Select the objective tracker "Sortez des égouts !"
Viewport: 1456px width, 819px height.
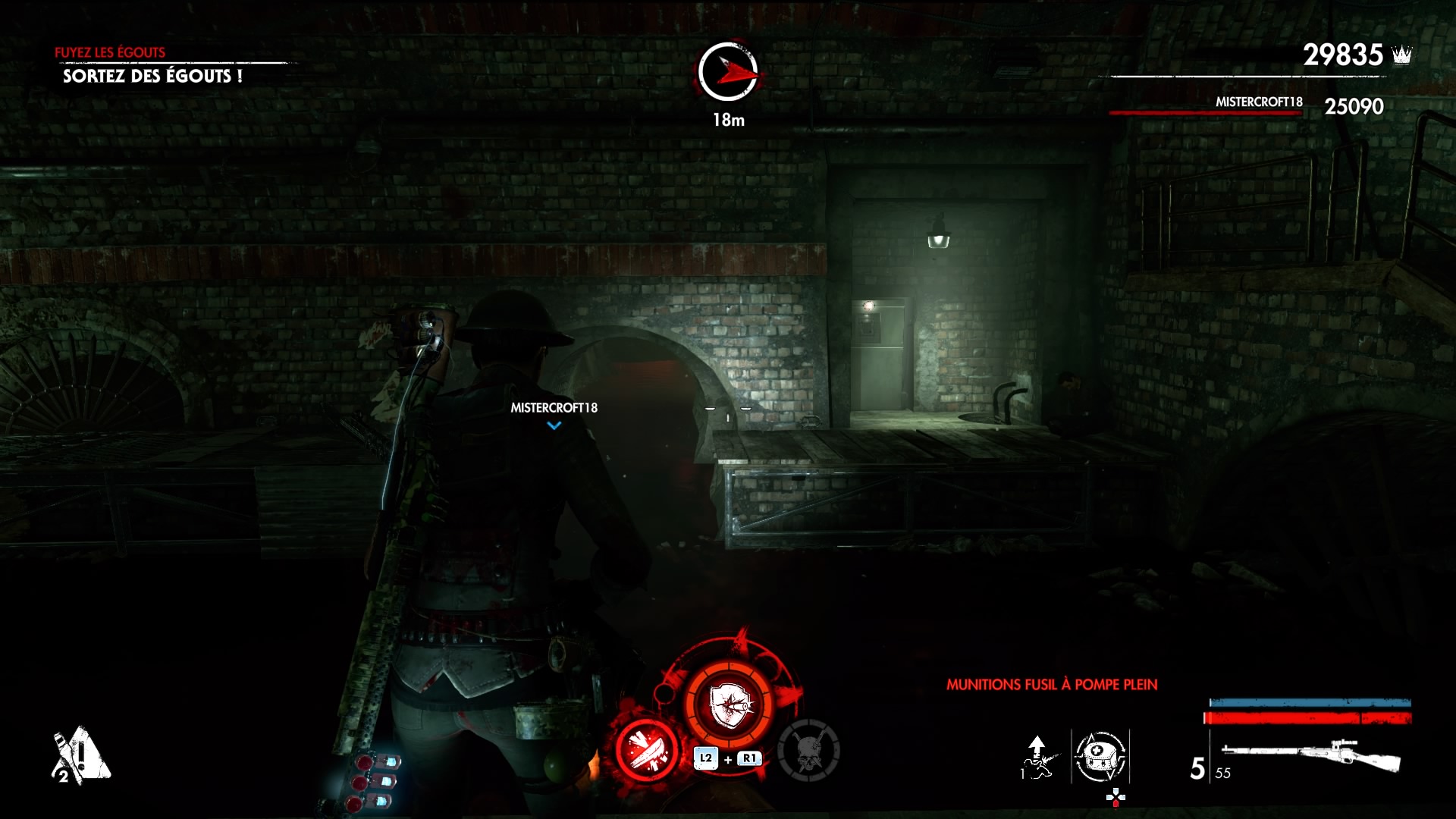click(x=152, y=76)
